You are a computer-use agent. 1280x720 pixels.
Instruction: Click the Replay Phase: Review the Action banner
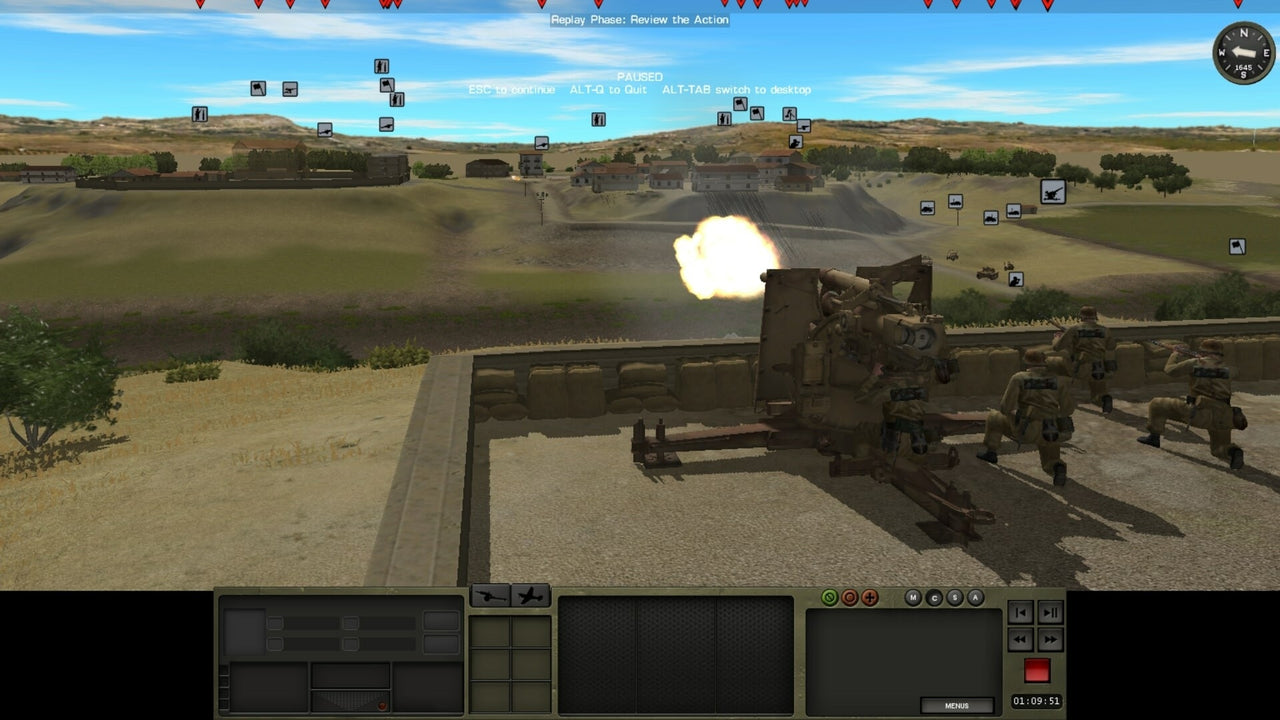click(x=638, y=19)
